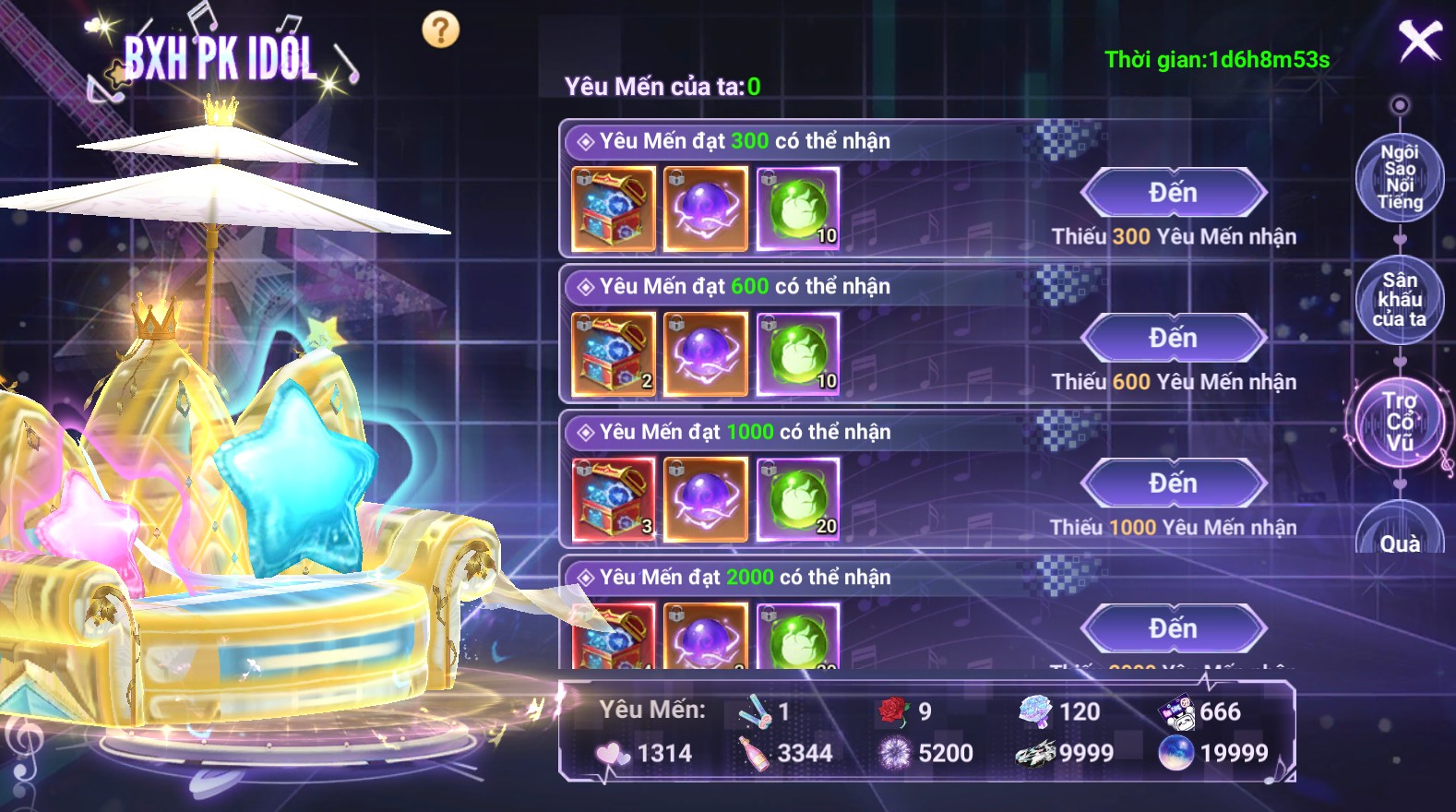1456x812 pixels.
Task: Inspect green orb in 1000 Yêu Mến row
Action: tap(798, 499)
